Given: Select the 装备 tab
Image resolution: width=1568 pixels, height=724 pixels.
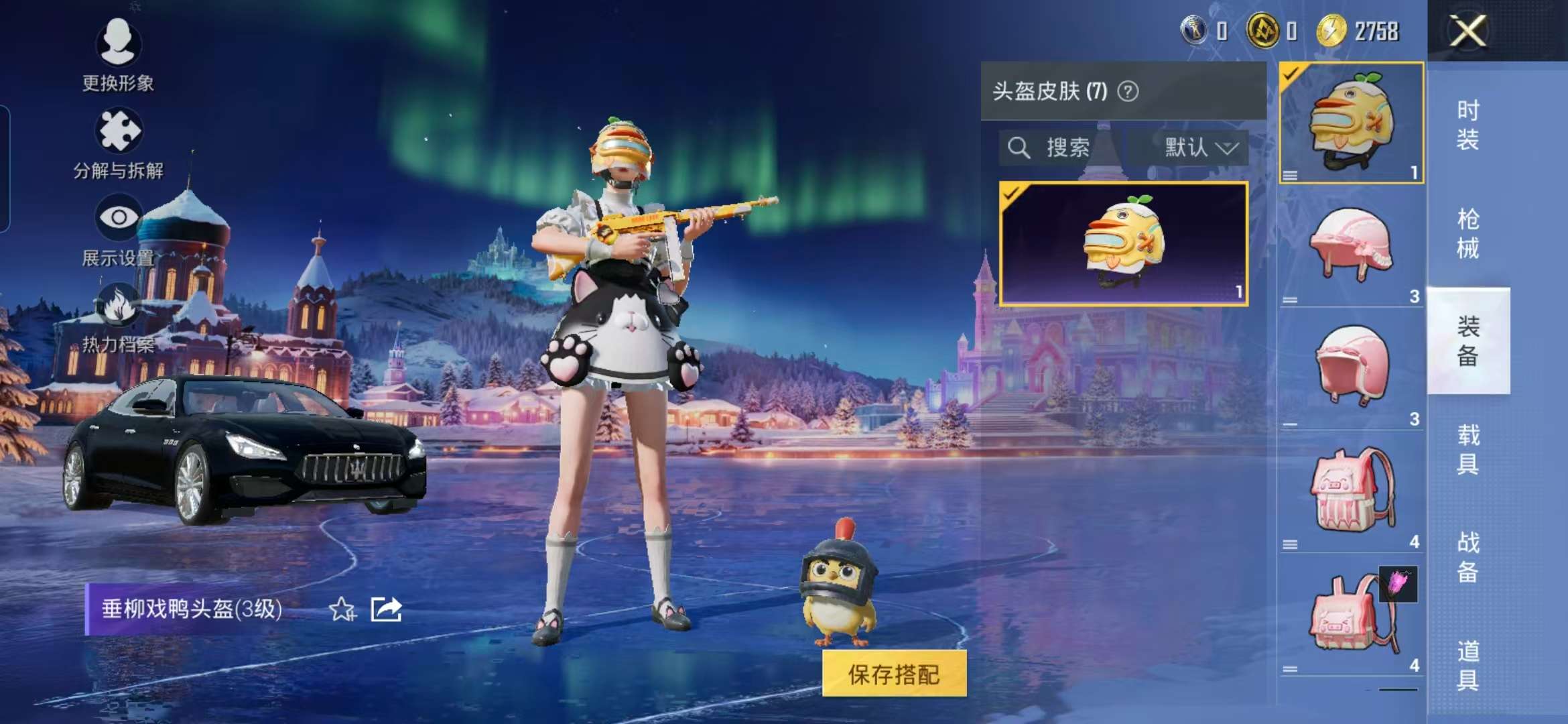Looking at the screenshot, I should tap(1467, 341).
